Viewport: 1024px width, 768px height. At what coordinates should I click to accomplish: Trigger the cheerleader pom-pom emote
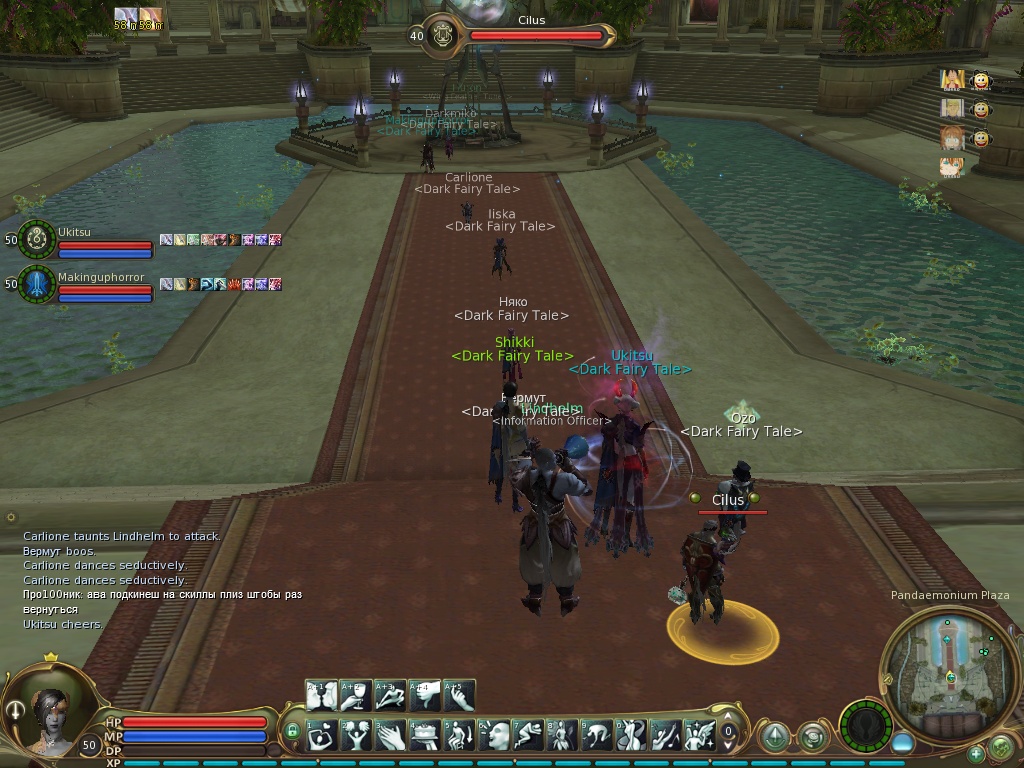click(355, 735)
